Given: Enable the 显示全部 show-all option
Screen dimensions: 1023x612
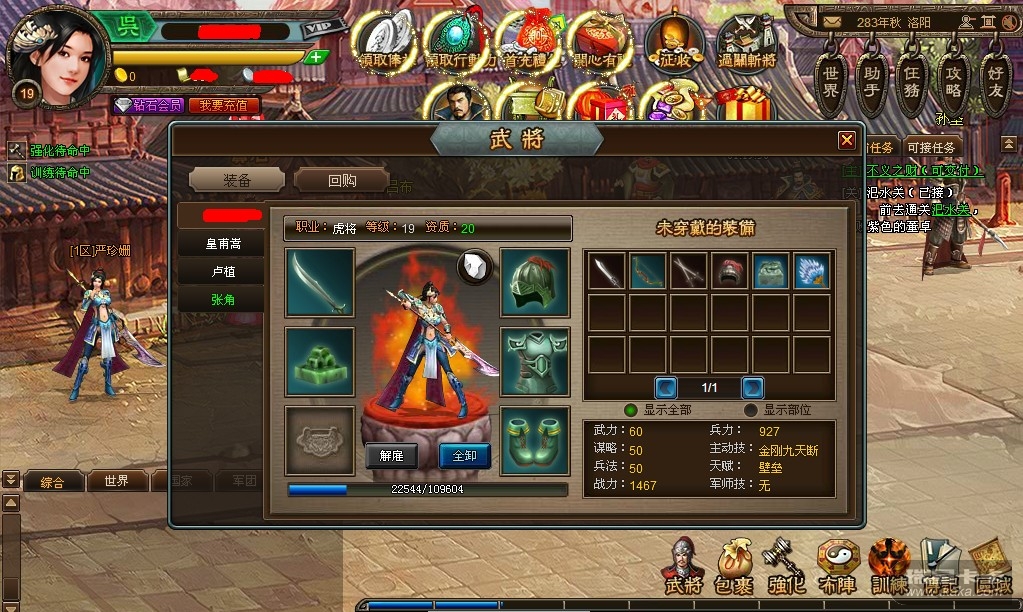Looking at the screenshot, I should point(631,409).
